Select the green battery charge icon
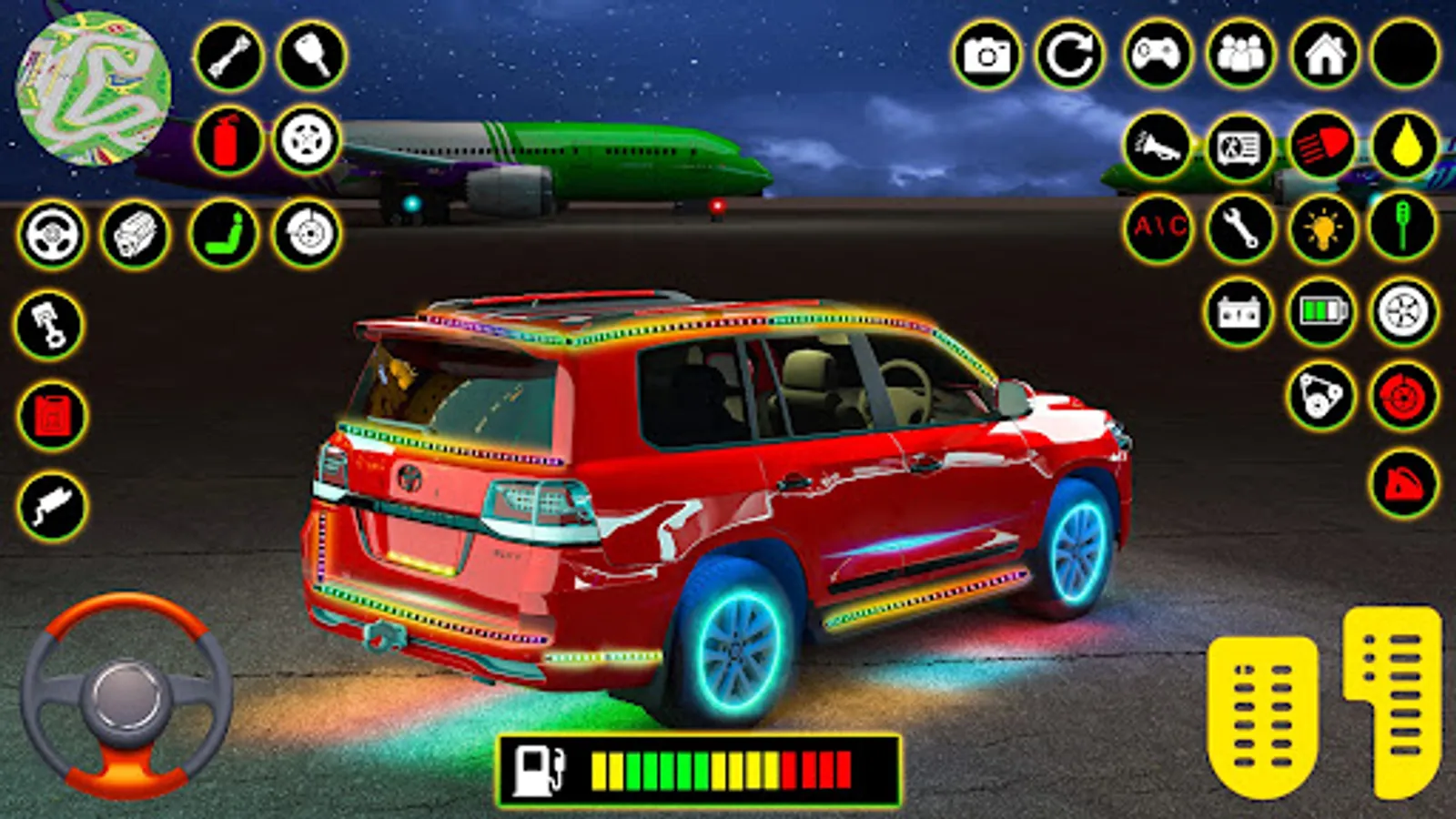1456x819 pixels. 1322,312
